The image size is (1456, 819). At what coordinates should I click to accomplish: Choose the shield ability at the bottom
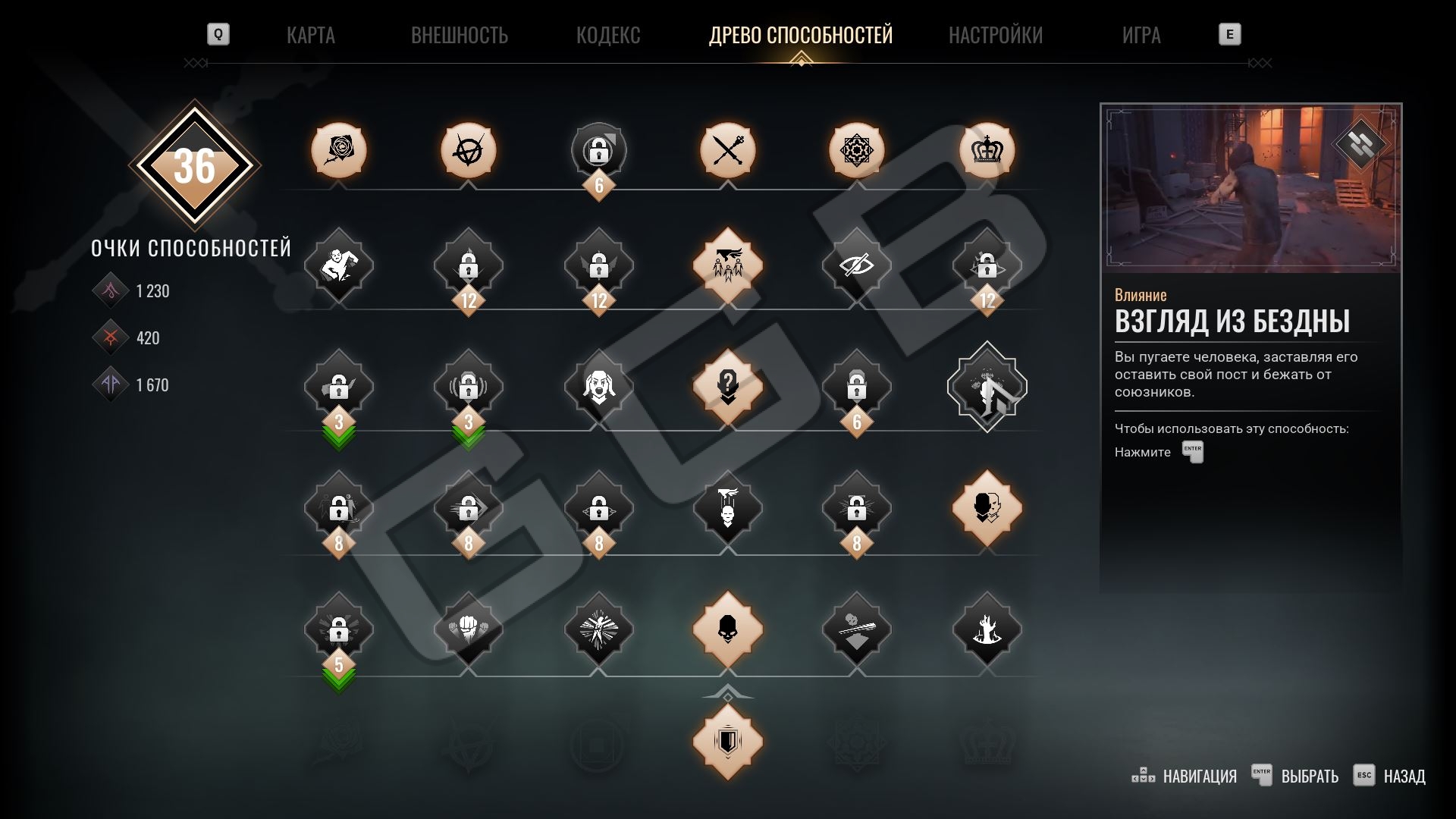[x=728, y=741]
